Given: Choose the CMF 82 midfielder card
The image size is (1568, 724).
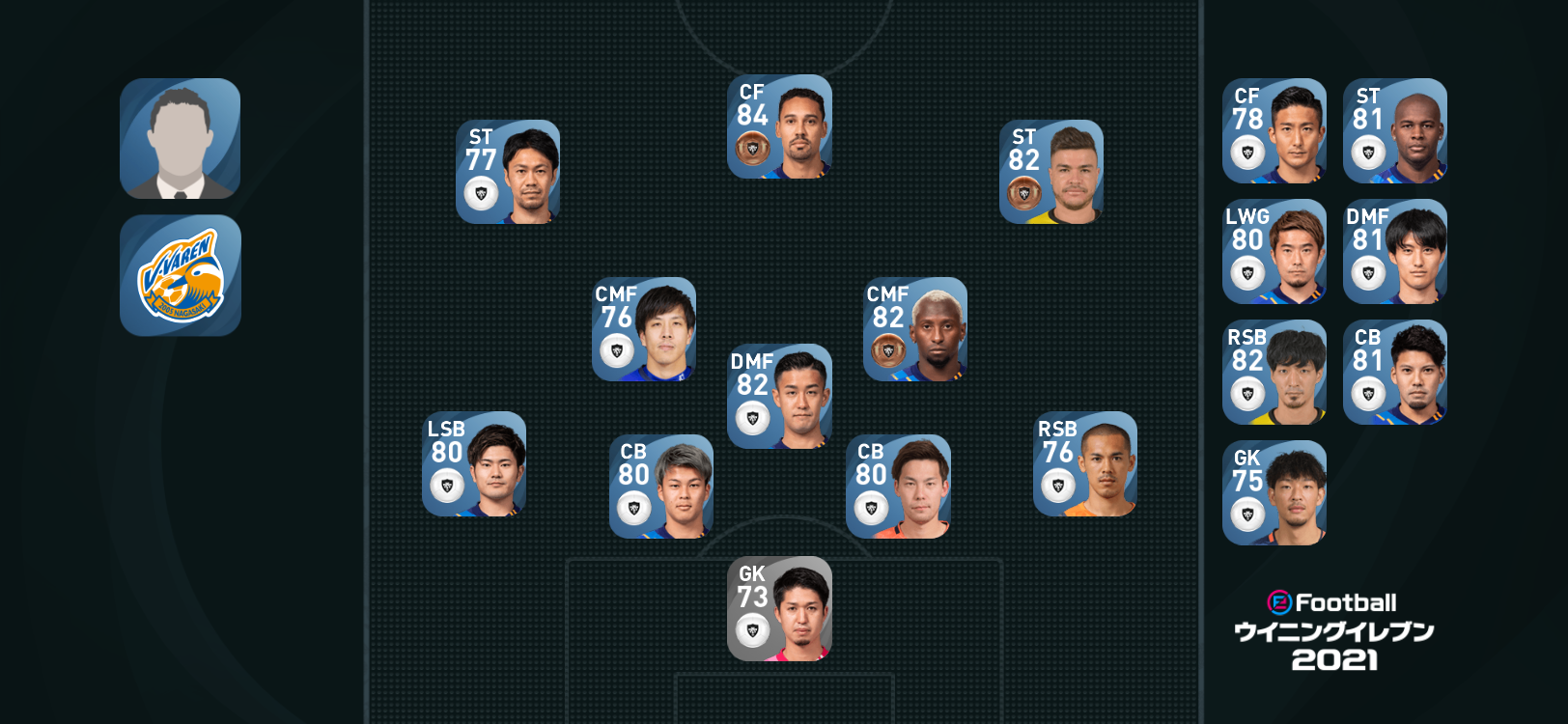Looking at the screenshot, I should [x=914, y=329].
